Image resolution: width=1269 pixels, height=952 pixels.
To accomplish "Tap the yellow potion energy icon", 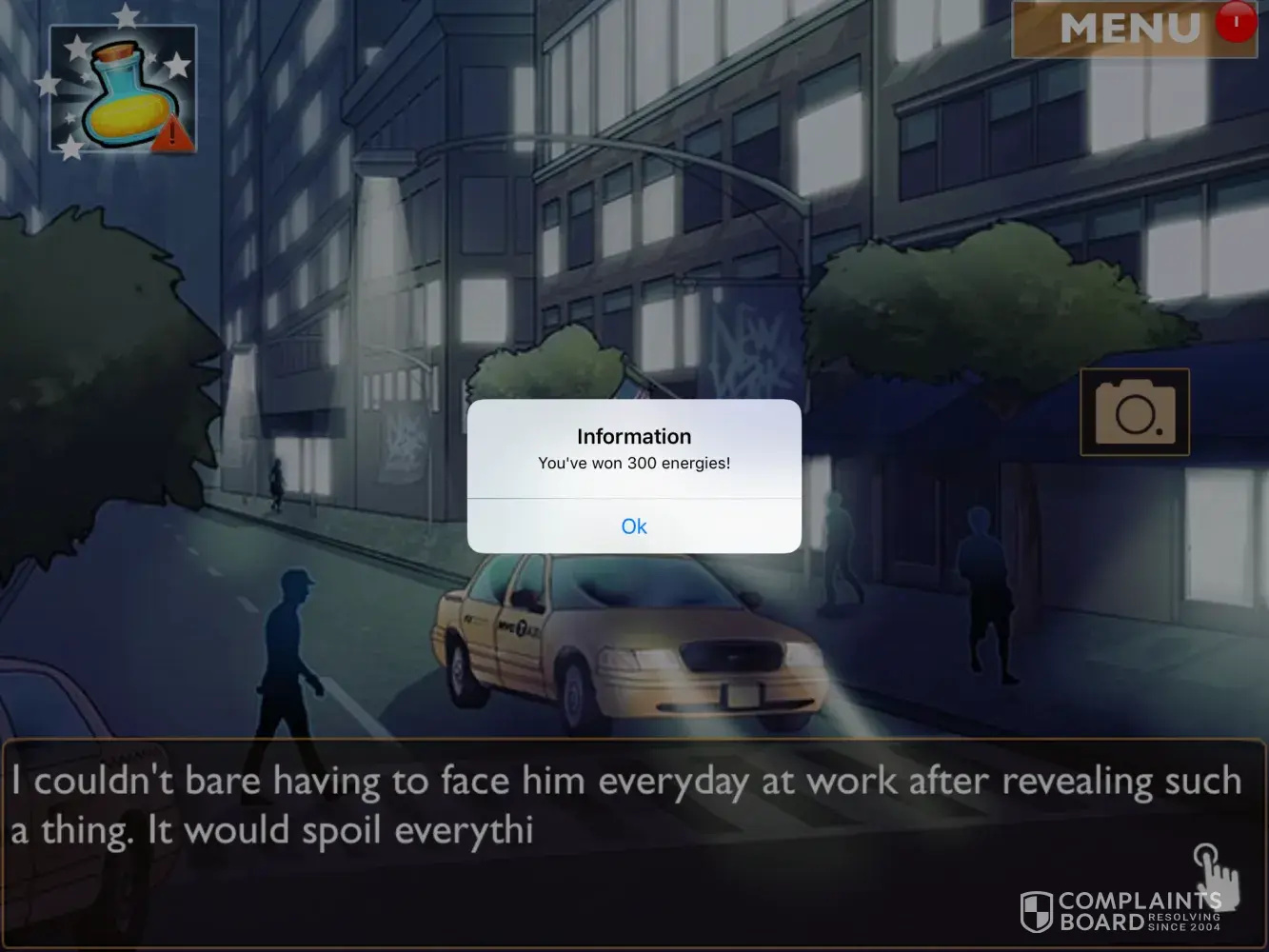I will [x=122, y=89].
